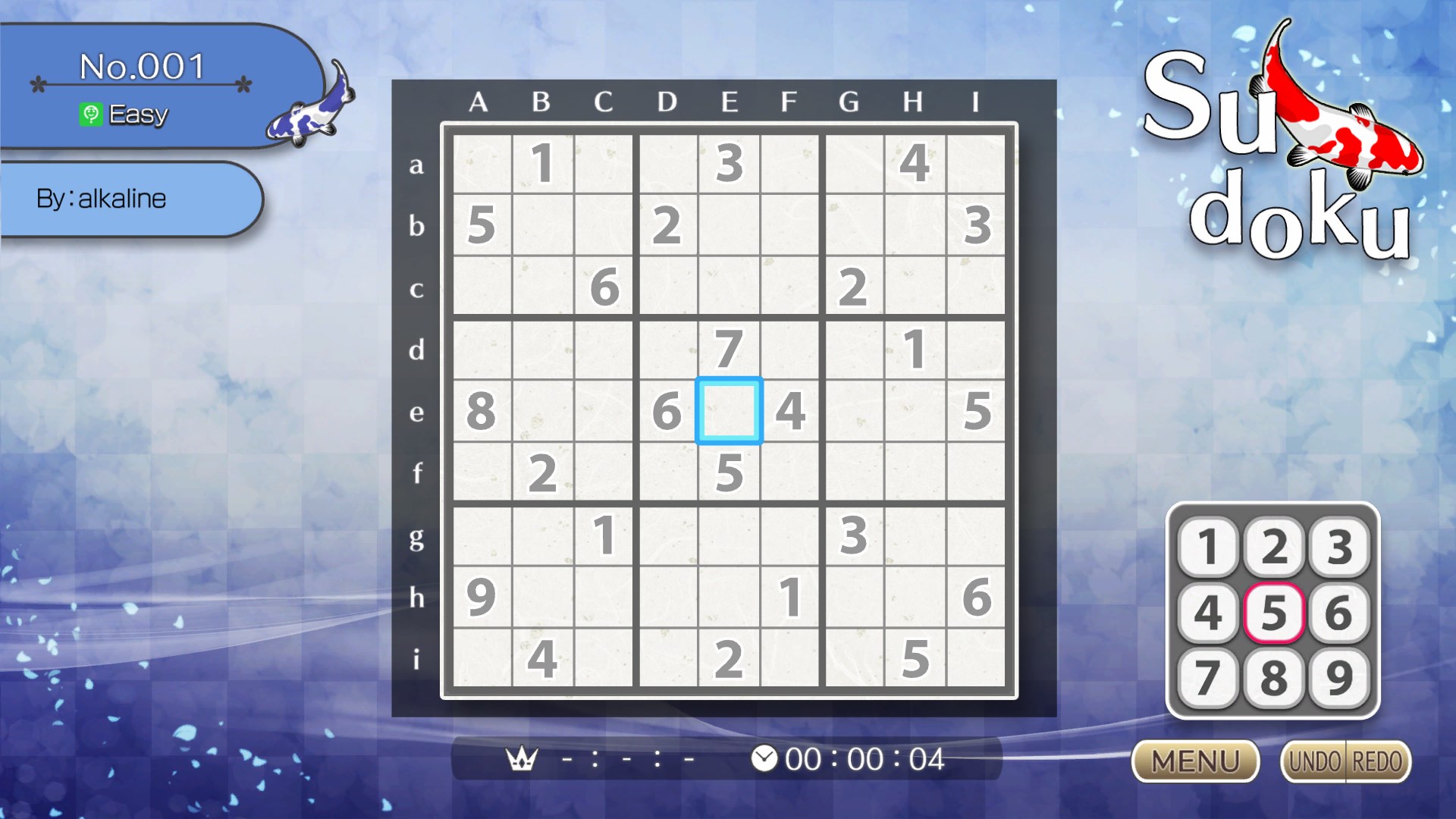Select number 7 on the number pad
This screenshot has width=1456, height=819.
(x=1208, y=677)
